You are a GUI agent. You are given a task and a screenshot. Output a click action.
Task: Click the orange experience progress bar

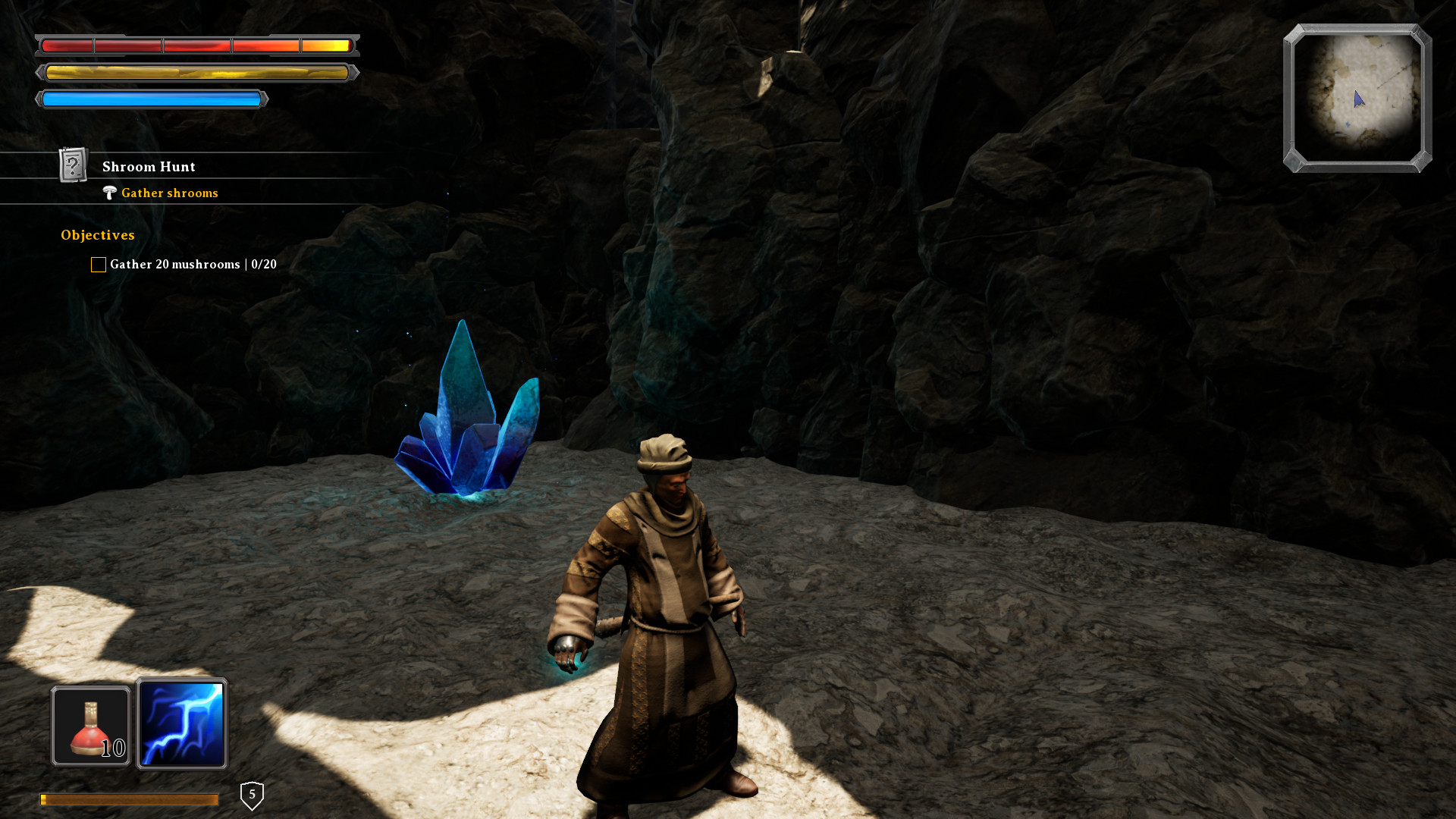coord(129,799)
